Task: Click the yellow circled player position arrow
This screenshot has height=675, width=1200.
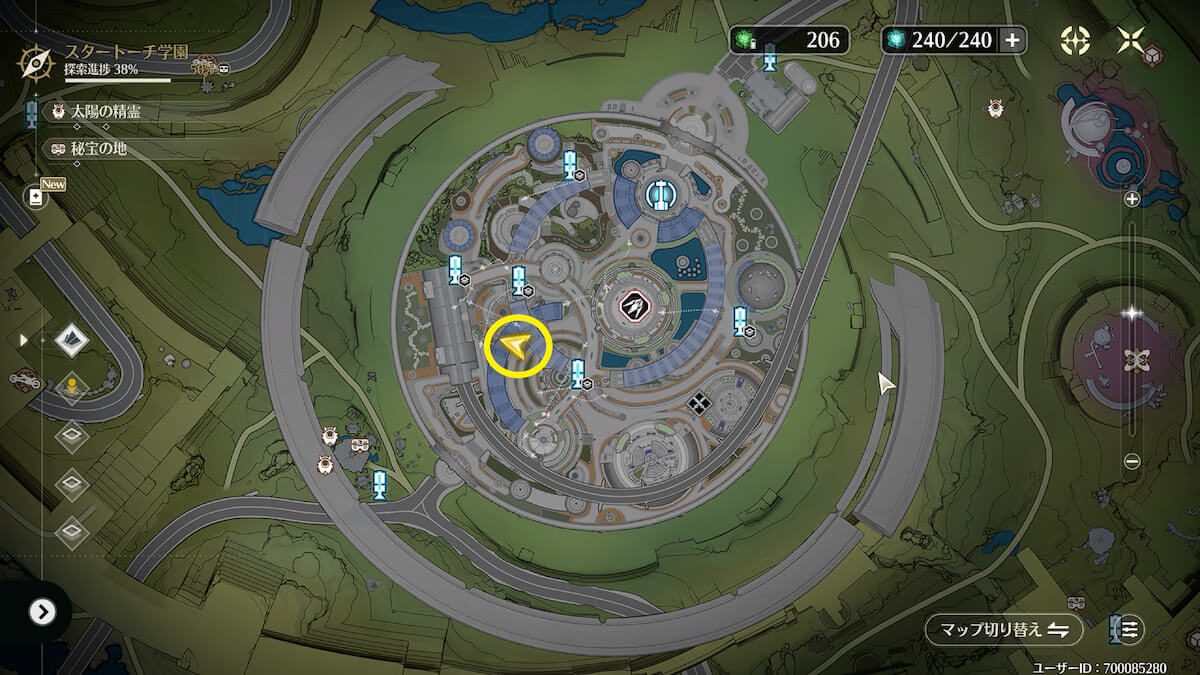Action: pyautogui.click(x=518, y=346)
